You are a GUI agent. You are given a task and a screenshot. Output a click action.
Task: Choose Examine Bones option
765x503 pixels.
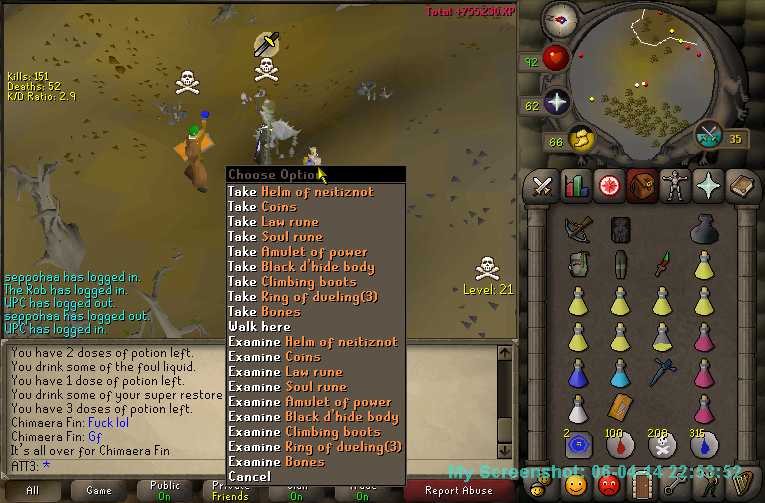coord(276,462)
